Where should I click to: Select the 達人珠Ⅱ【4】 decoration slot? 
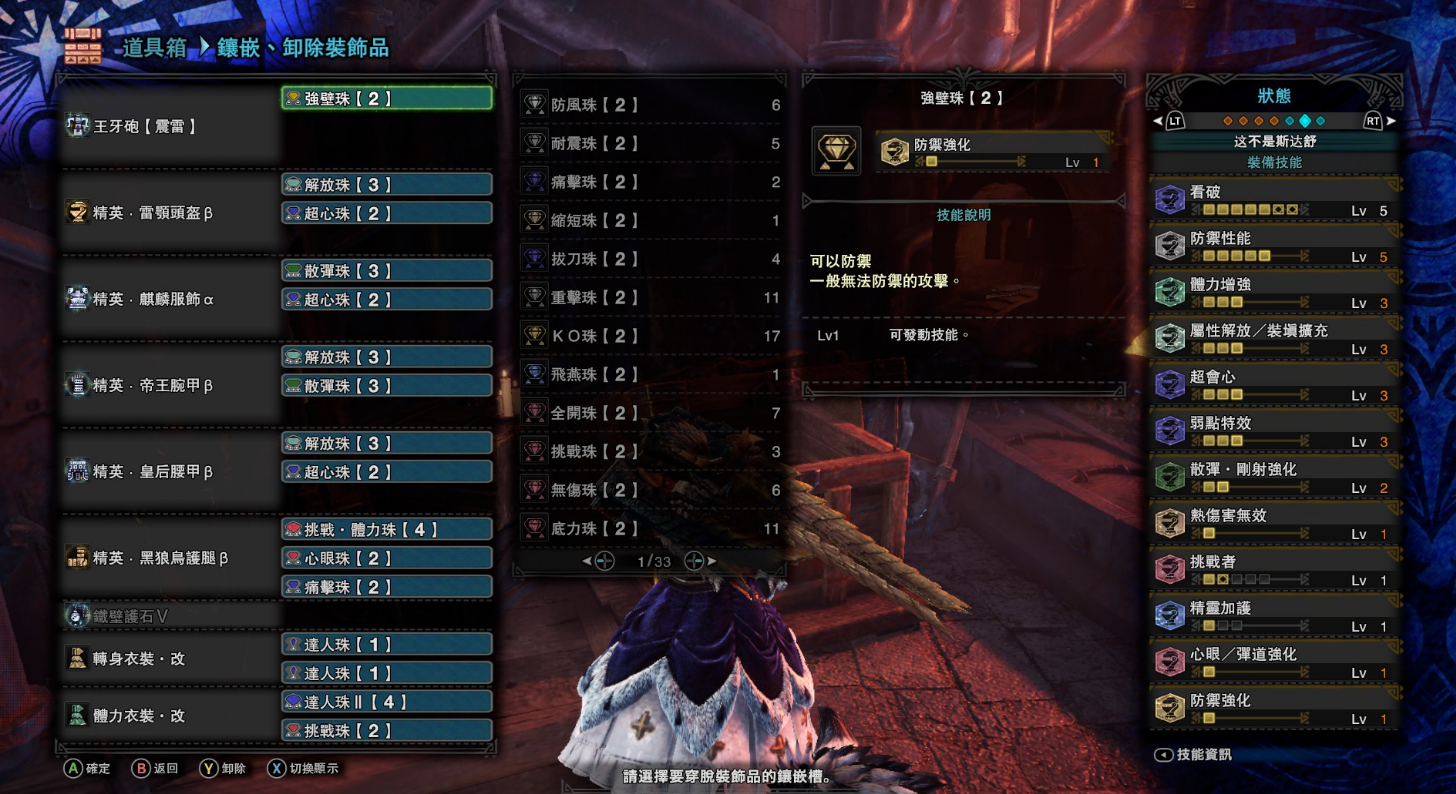(386, 702)
